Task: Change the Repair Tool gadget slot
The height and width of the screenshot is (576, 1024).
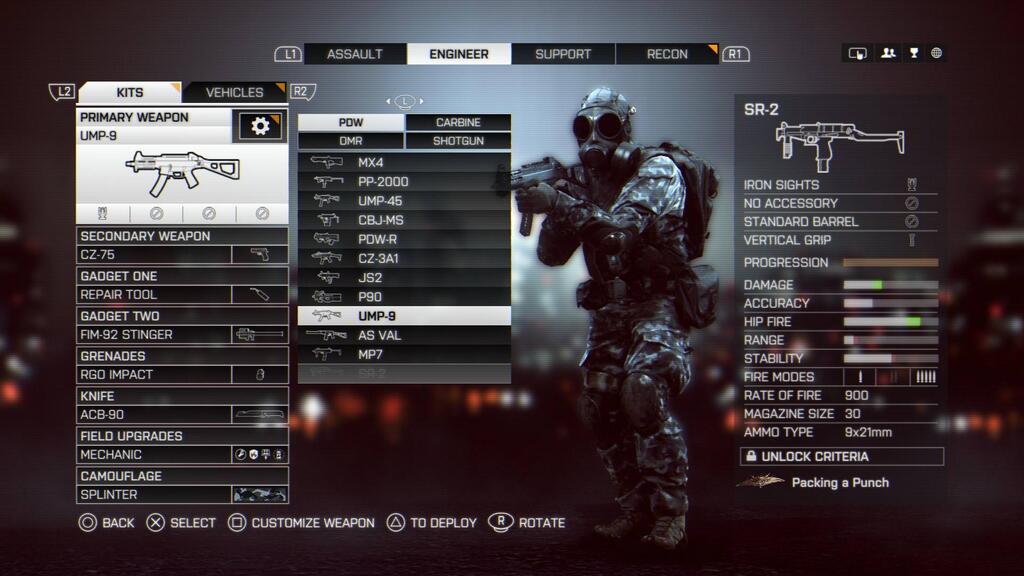Action: [x=182, y=295]
